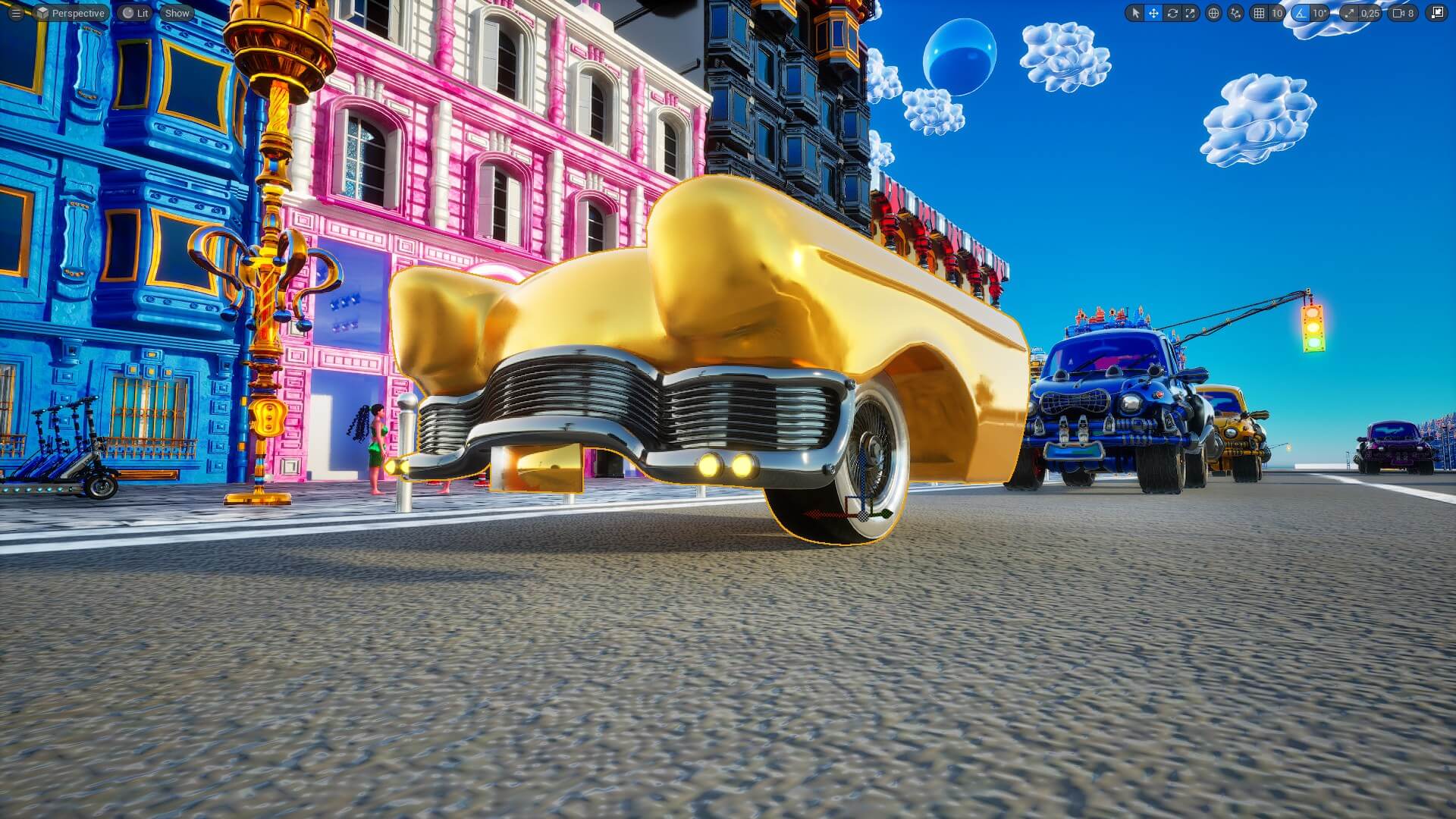Select the object selection arrow tool
This screenshot has height=819, width=1456.
[1136, 14]
